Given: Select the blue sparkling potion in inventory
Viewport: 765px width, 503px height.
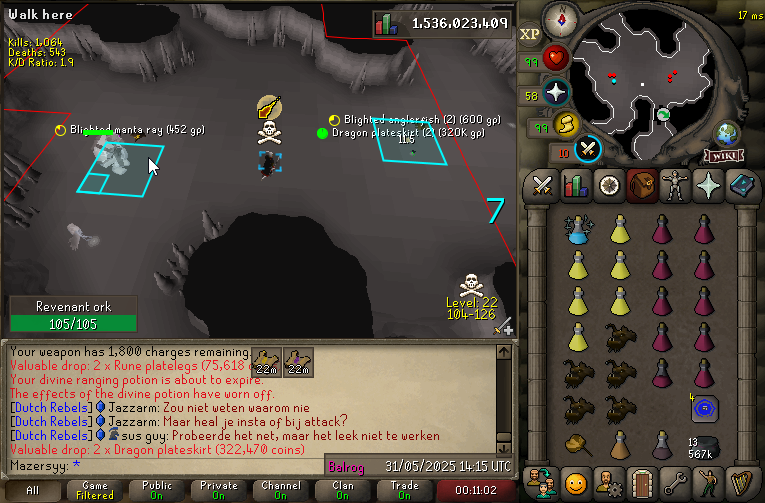Looking at the screenshot, I should coord(578,230).
